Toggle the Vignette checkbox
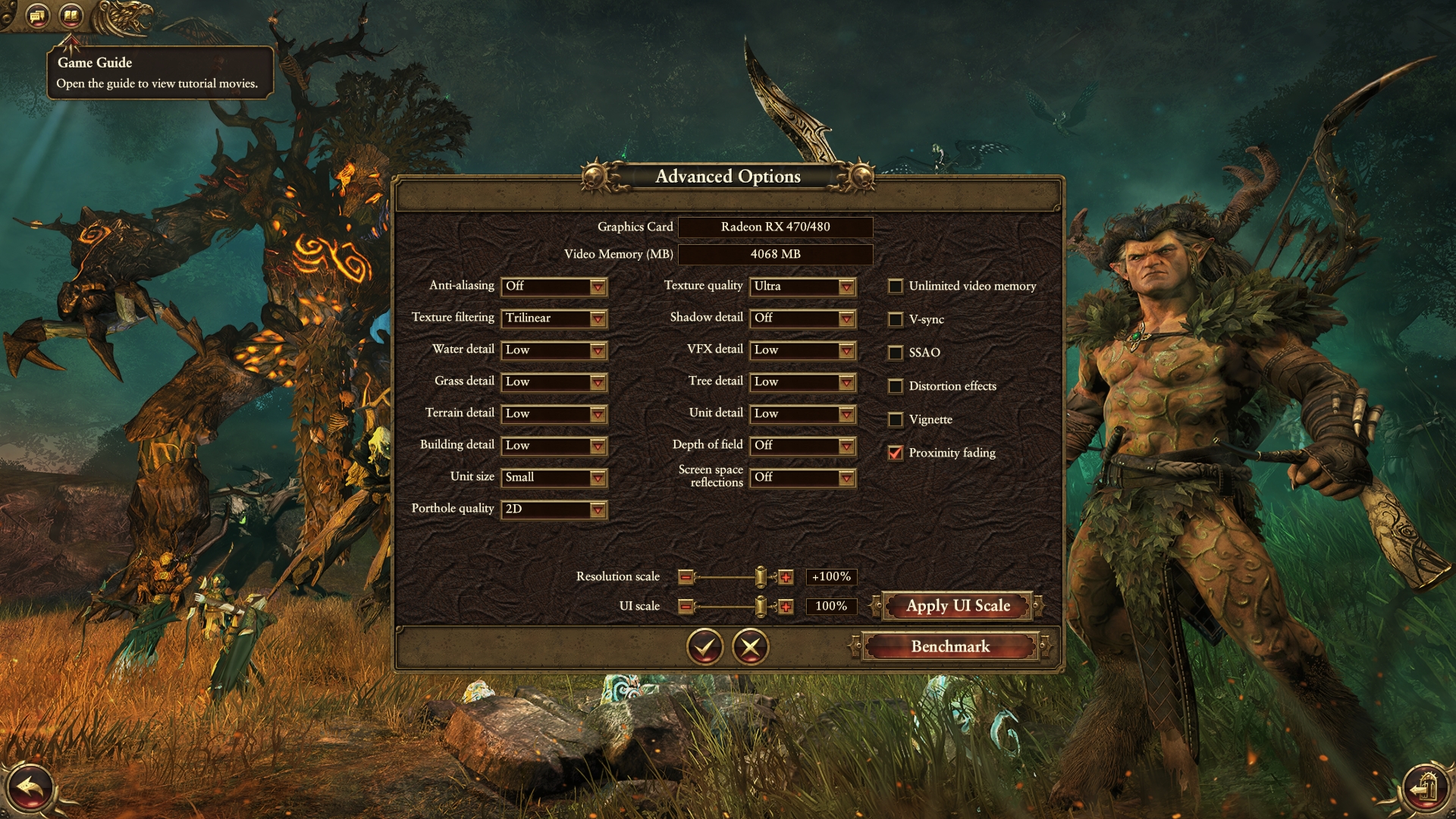Image resolution: width=1456 pixels, height=819 pixels. click(896, 419)
